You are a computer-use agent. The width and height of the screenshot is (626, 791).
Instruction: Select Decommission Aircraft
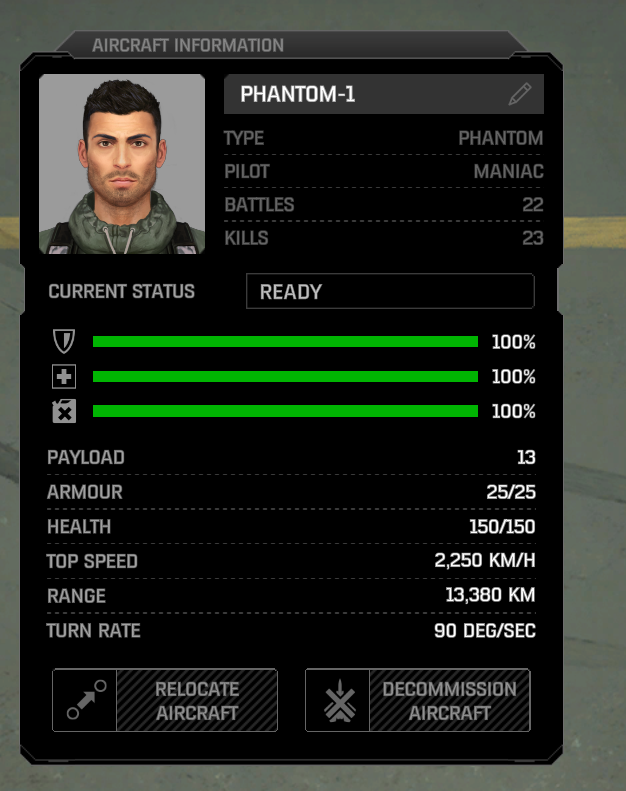[x=417, y=700]
